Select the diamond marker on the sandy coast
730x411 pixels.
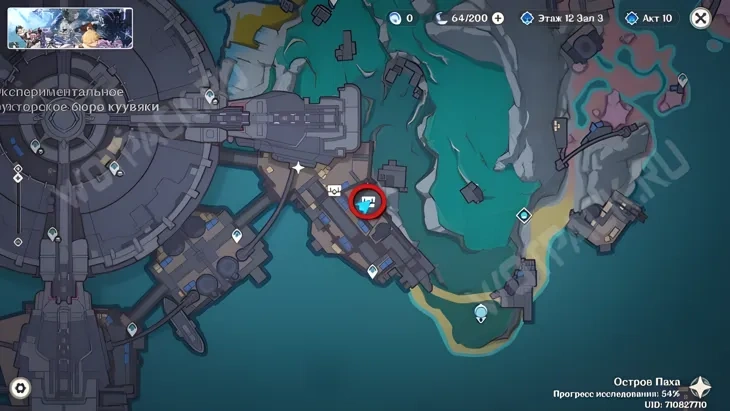523,215
